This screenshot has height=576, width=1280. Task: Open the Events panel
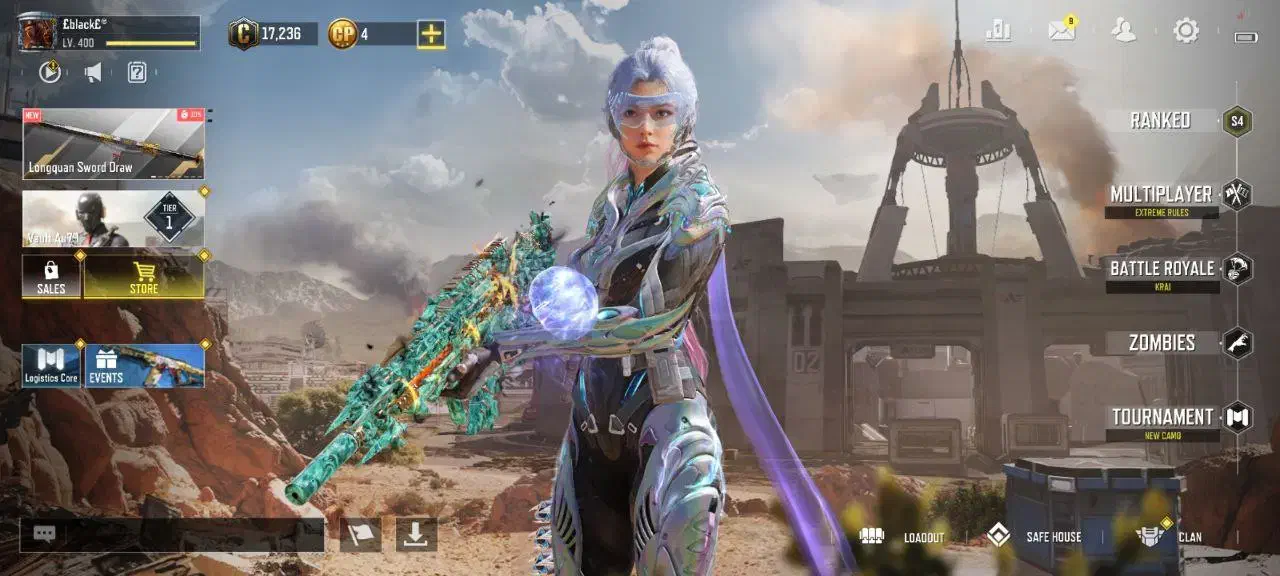point(145,366)
